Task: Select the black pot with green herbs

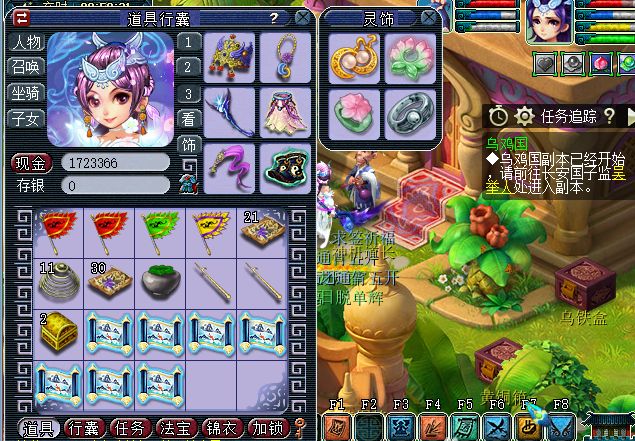Action: point(160,282)
